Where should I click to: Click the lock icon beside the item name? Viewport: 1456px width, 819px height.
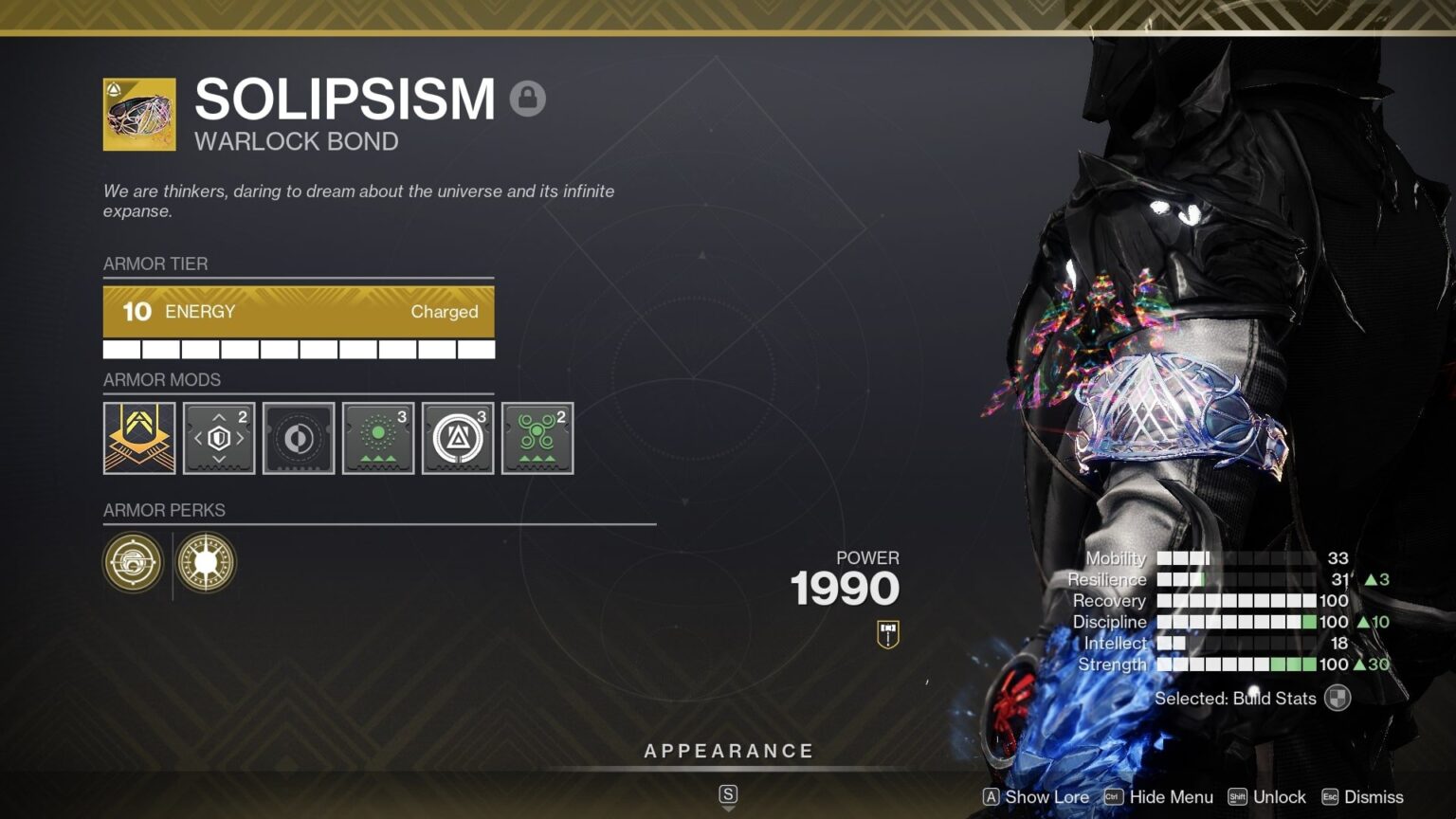click(x=528, y=99)
